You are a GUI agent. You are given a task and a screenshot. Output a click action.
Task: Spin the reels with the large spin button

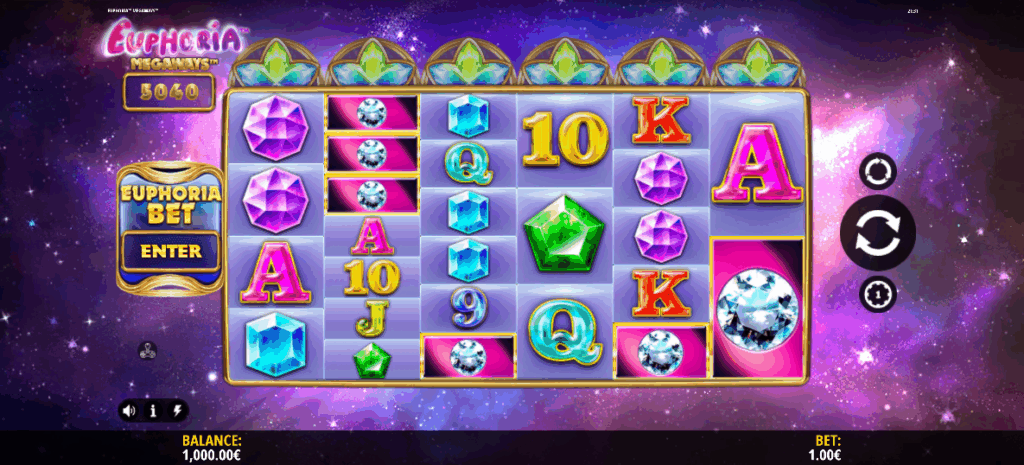[x=877, y=233]
